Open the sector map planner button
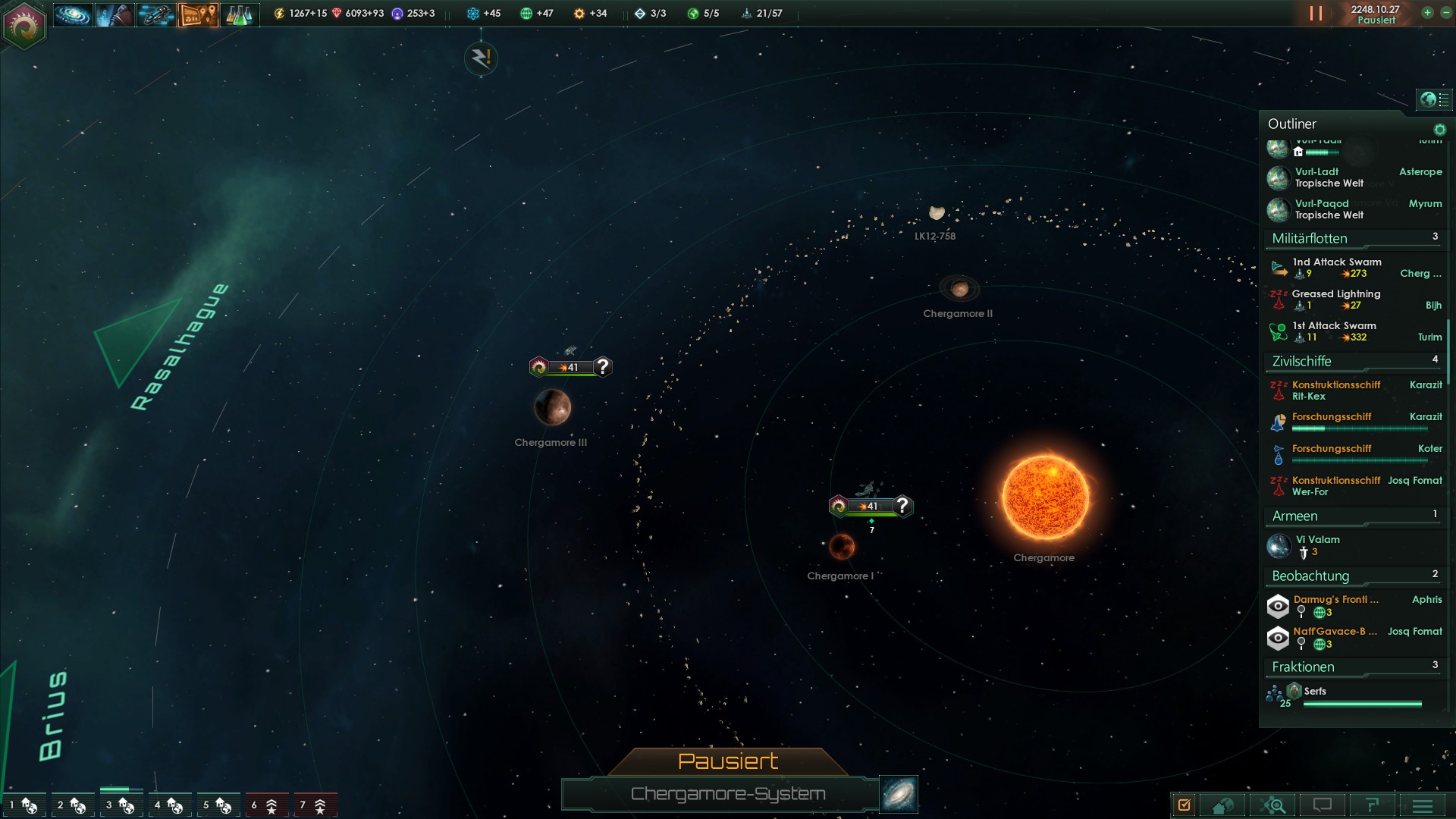Viewport: 1456px width, 819px height. (x=198, y=14)
